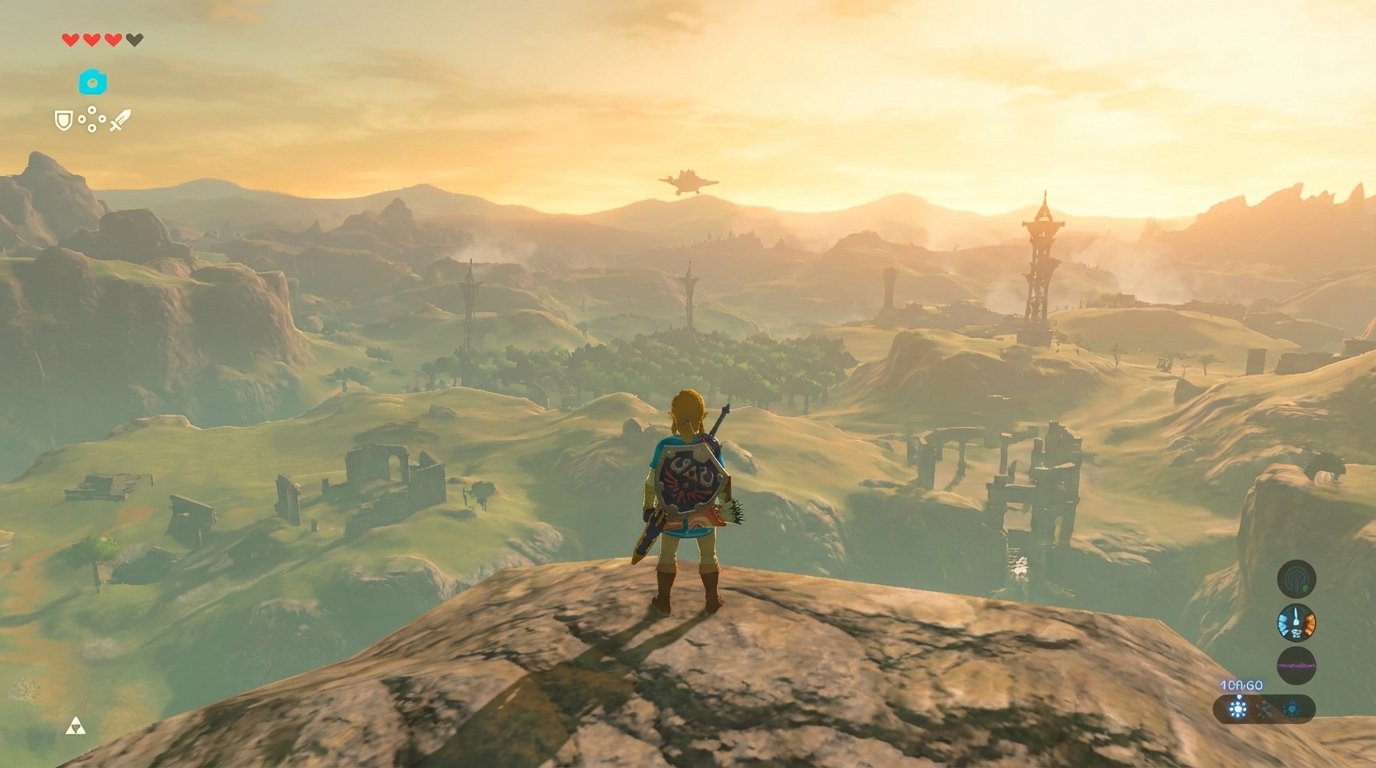
Task: Toggle the first red heart
Action: pyautogui.click(x=68, y=41)
